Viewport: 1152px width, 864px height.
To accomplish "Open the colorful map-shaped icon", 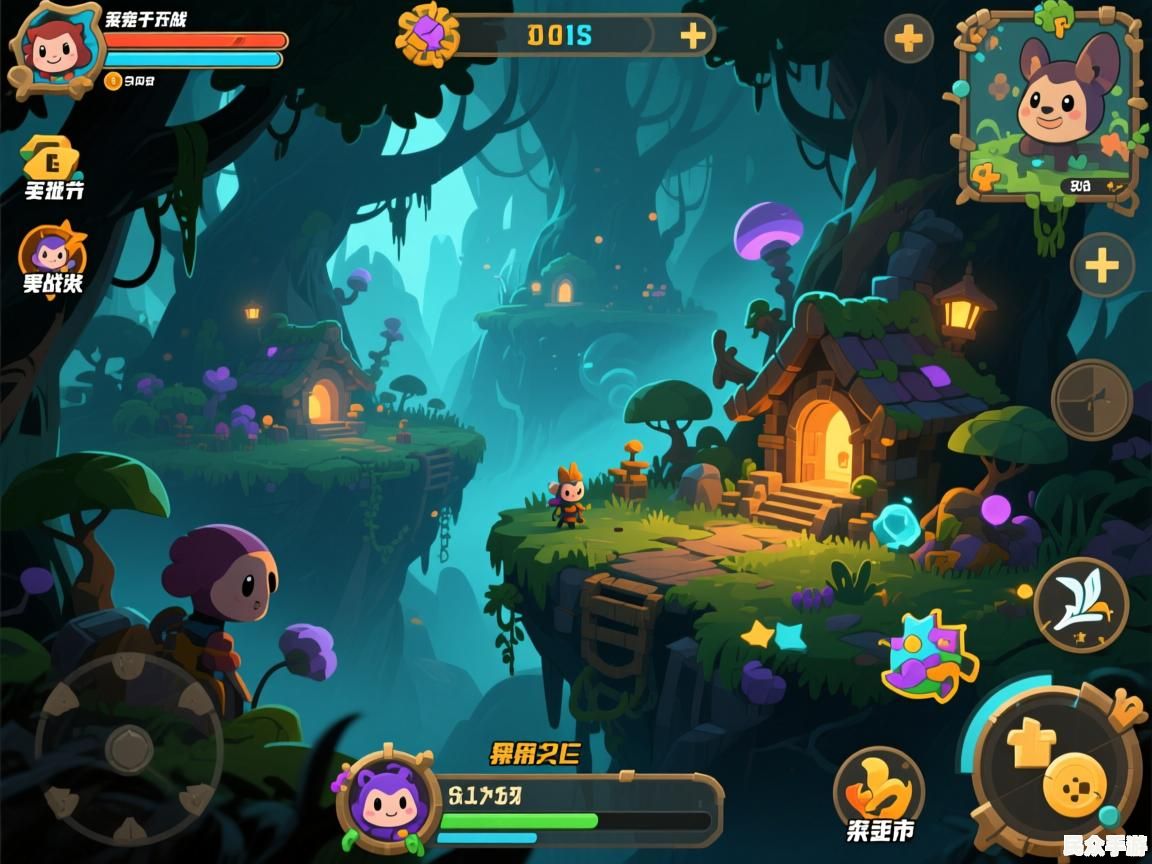I will [x=929, y=655].
